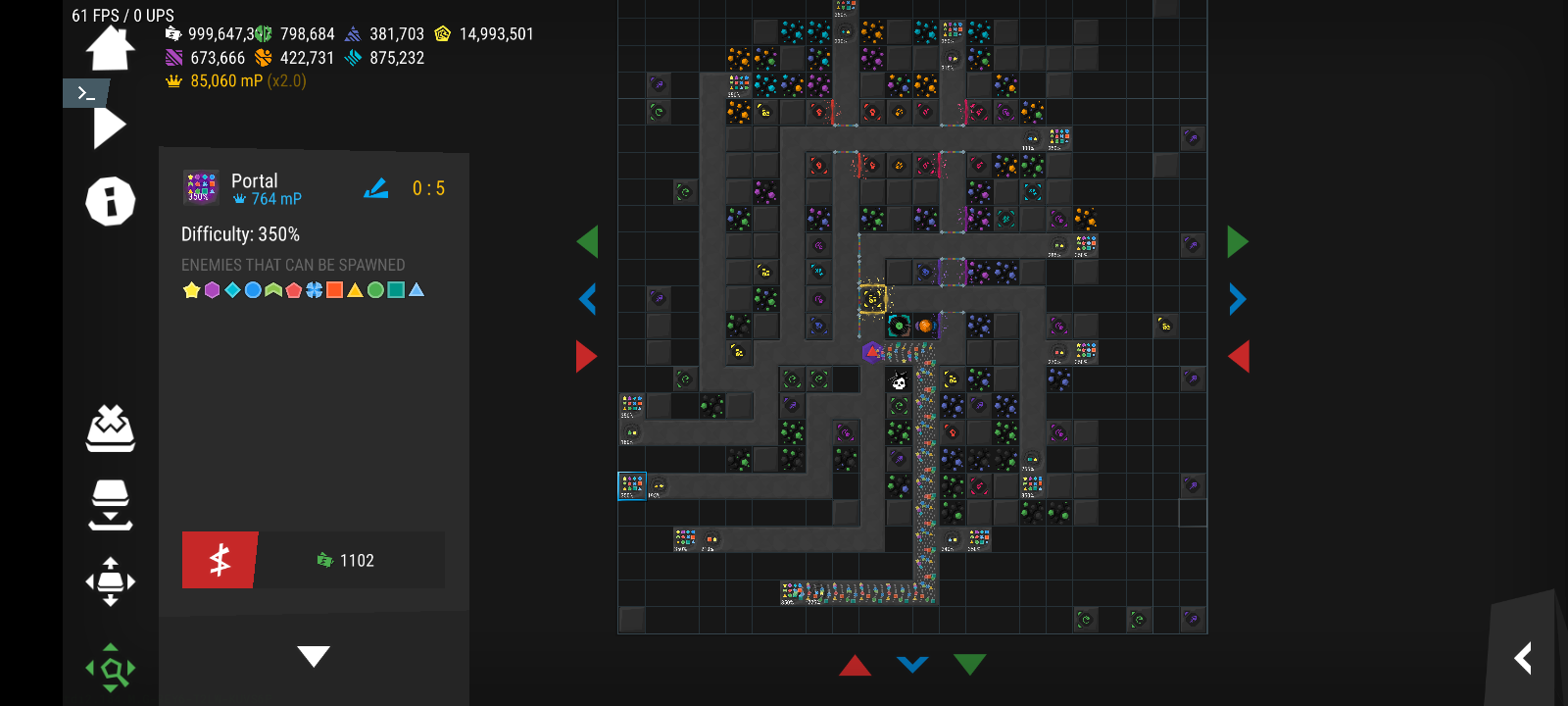Open the side panel with the white chevron

pyautogui.click(x=1523, y=658)
